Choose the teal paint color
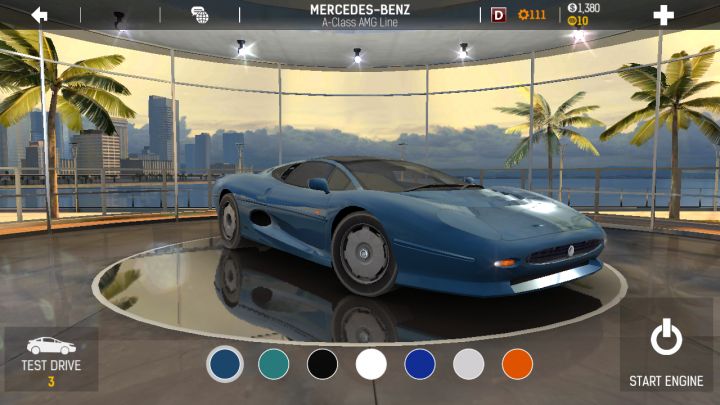 [x=273, y=364]
